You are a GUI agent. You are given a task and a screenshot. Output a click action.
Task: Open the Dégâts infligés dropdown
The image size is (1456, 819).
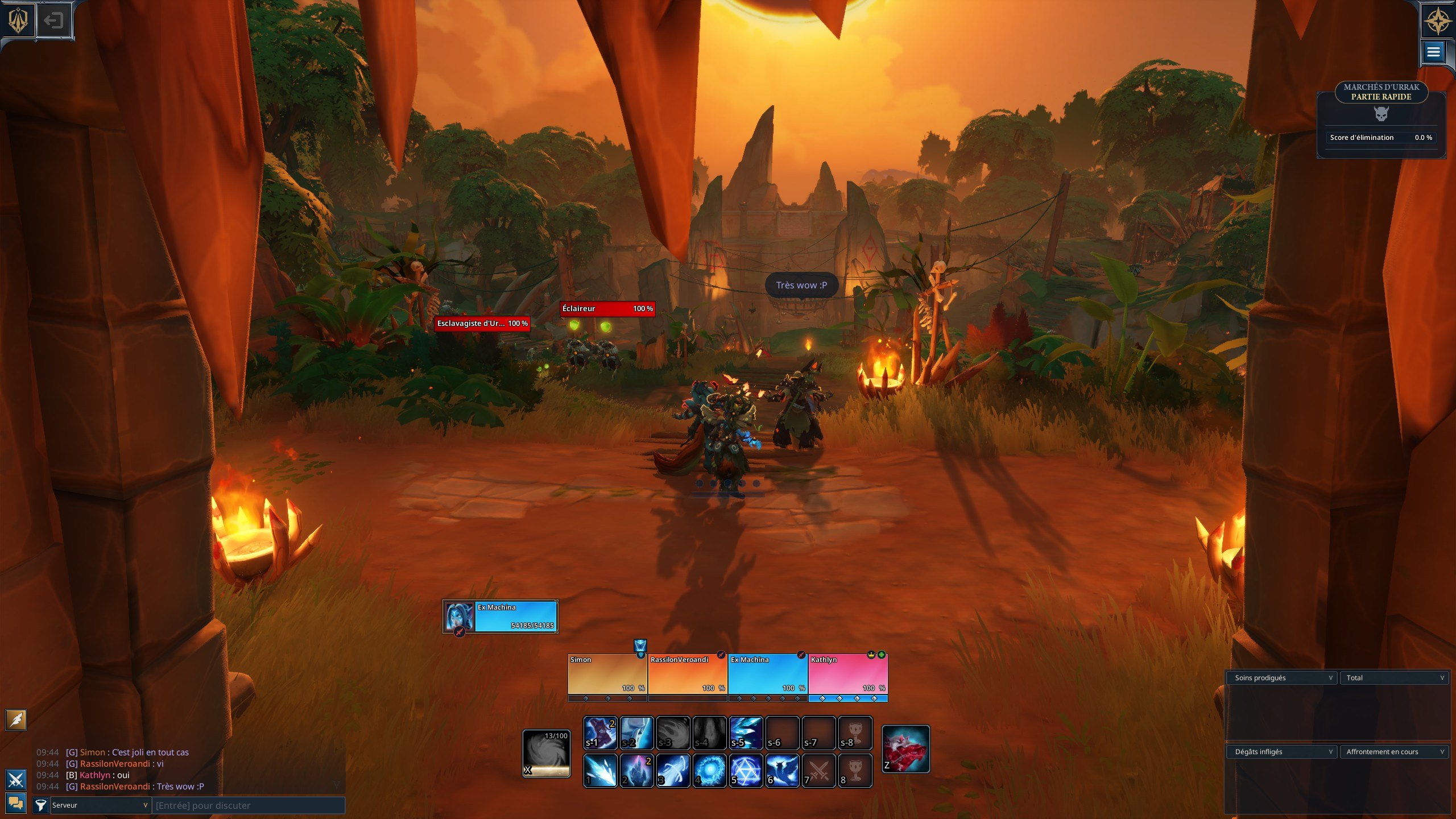1282,751
